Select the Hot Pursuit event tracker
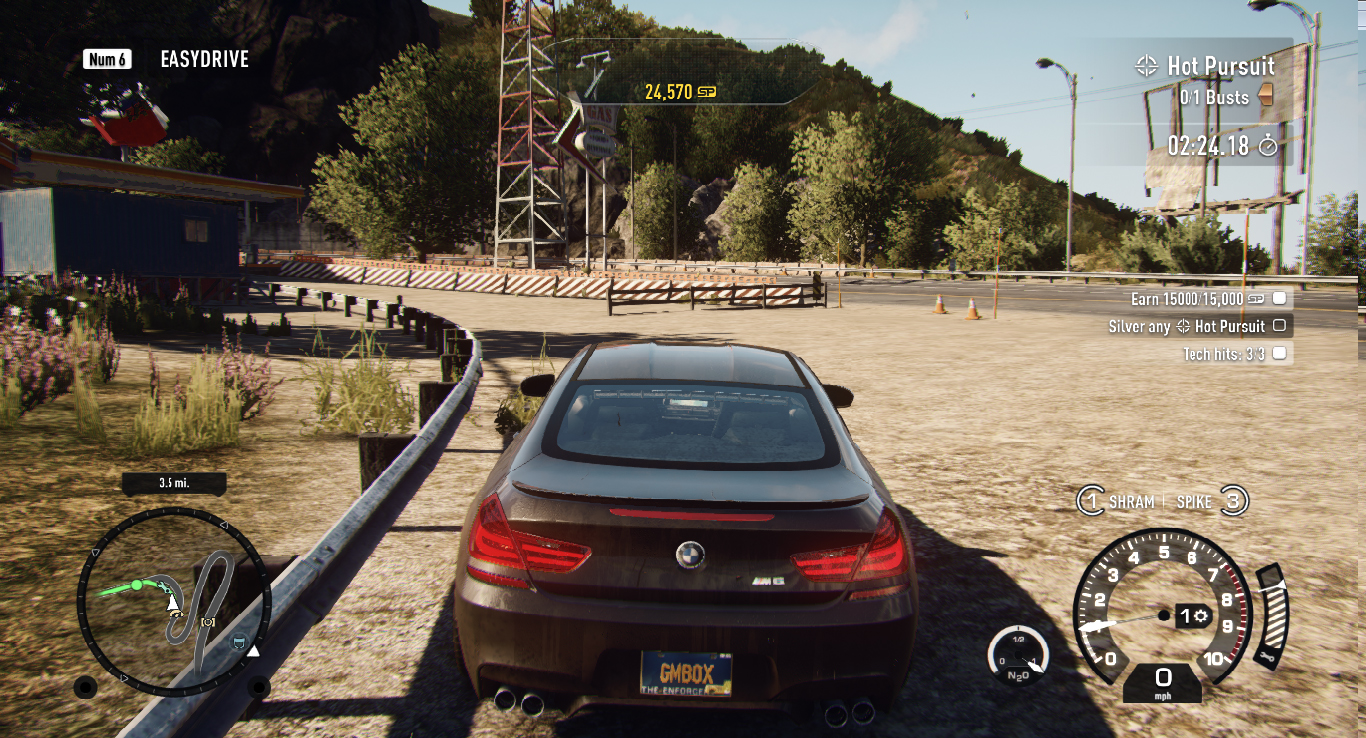1366x738 pixels. [x=1219, y=67]
